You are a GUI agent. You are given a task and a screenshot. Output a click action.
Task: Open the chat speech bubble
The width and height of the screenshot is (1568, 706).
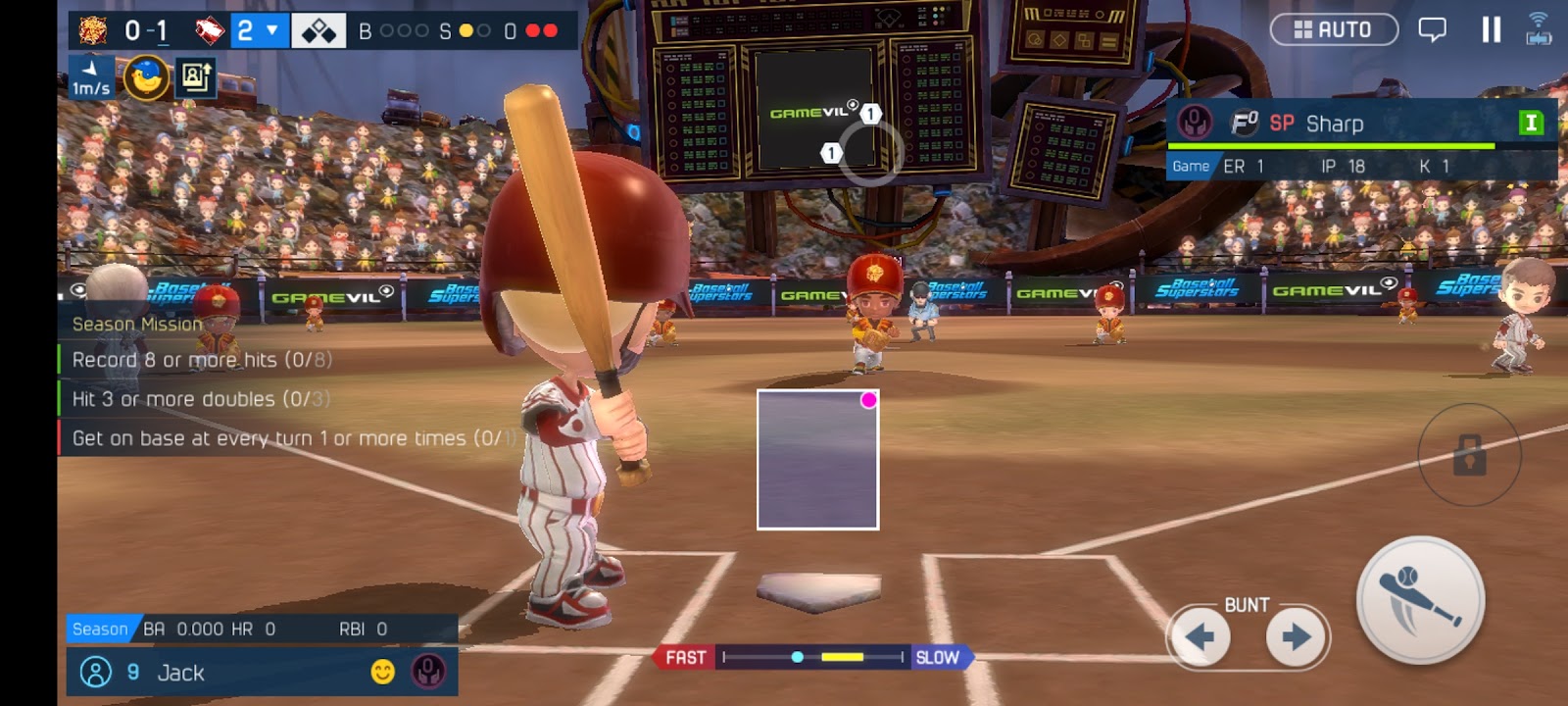[x=1432, y=29]
